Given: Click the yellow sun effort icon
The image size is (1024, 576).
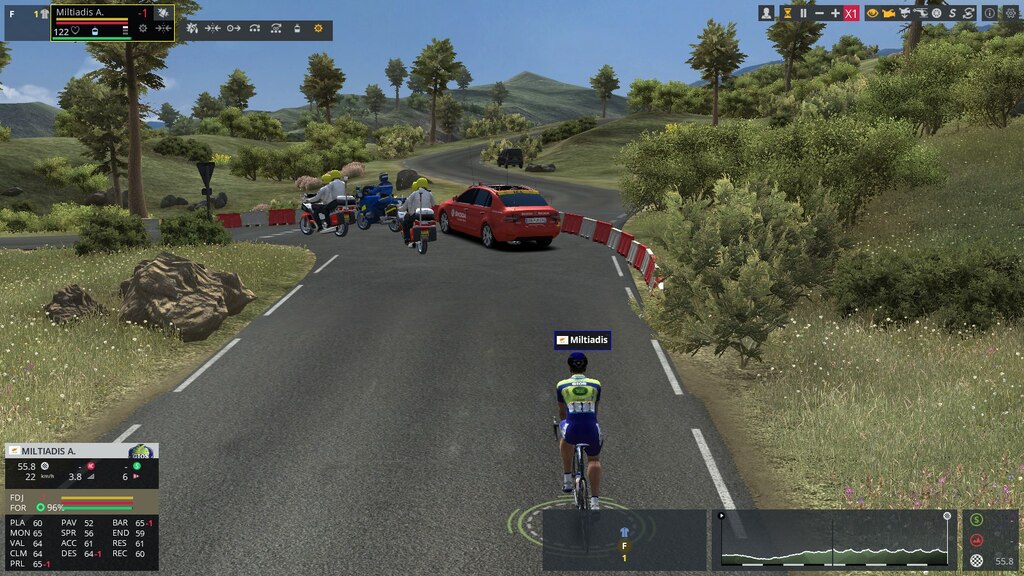Looking at the screenshot, I should point(319,30).
